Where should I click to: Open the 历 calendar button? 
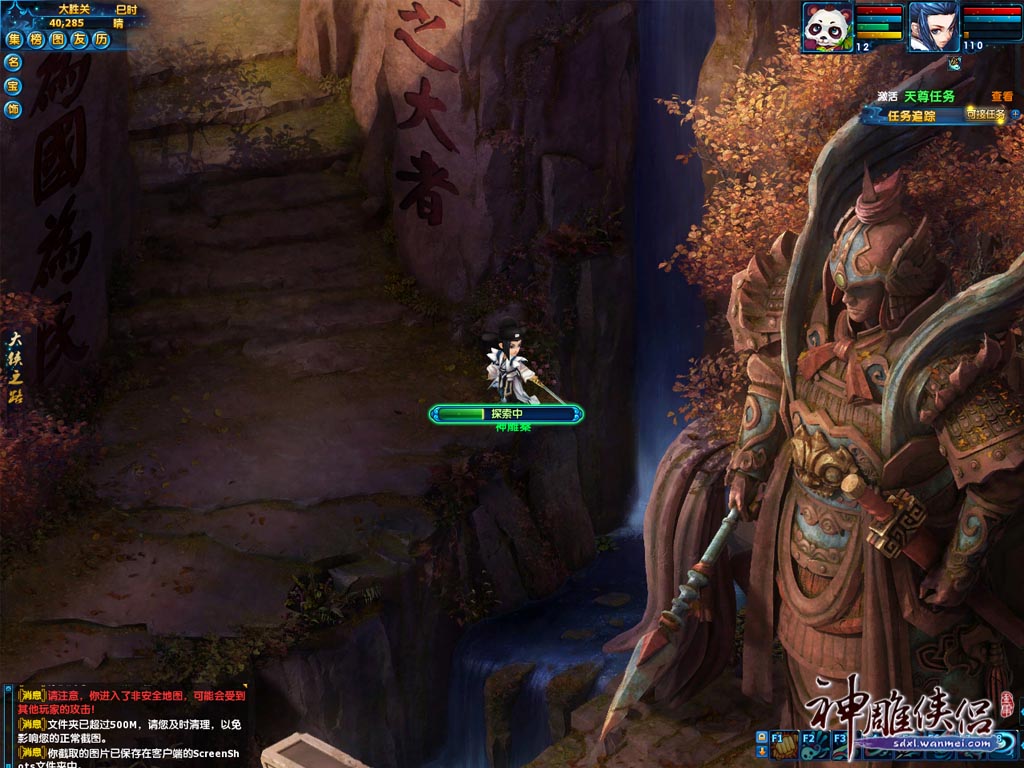click(101, 40)
